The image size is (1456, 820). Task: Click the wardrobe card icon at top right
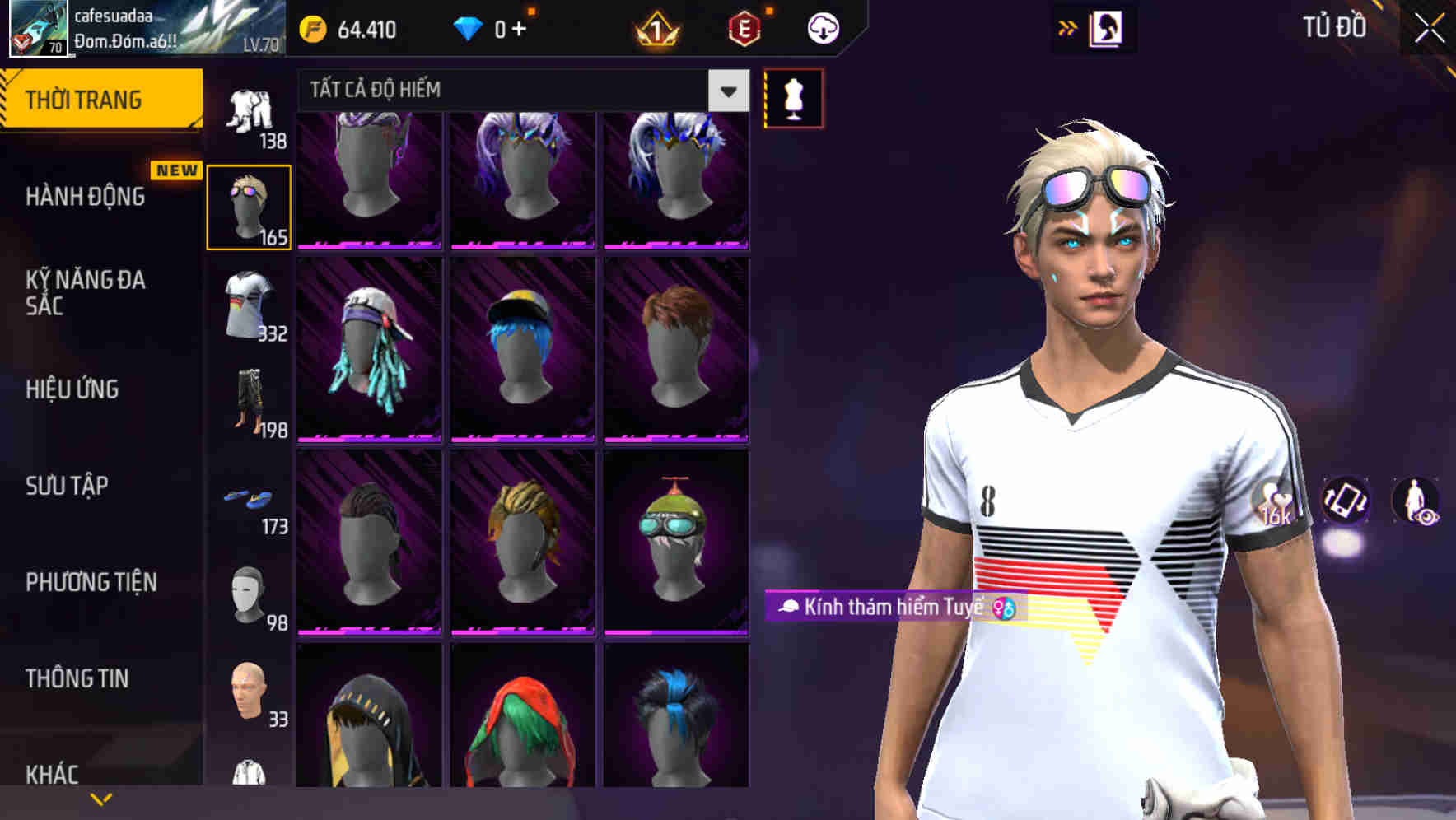pyautogui.click(x=1108, y=26)
